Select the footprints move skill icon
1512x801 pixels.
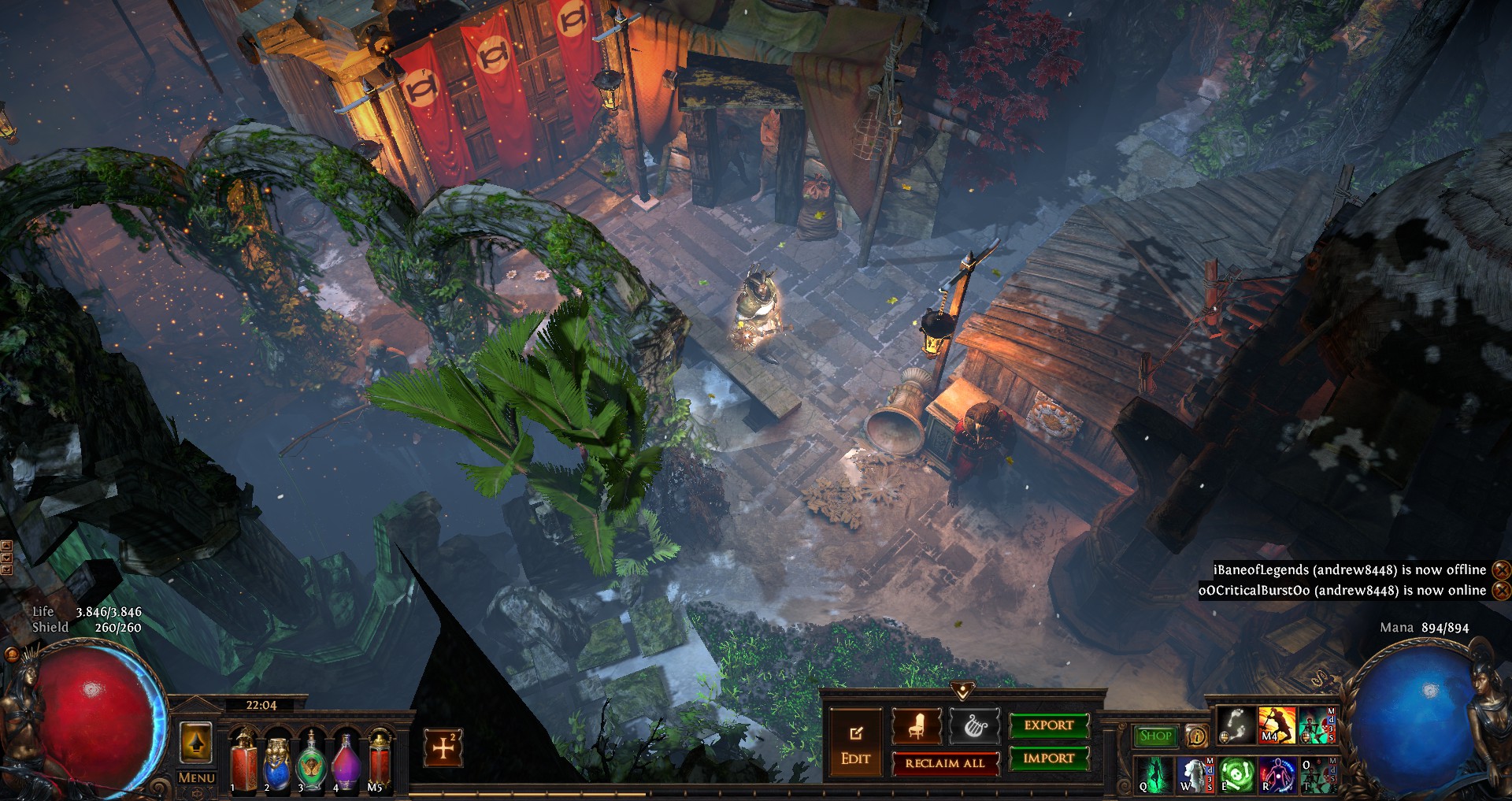1236,725
